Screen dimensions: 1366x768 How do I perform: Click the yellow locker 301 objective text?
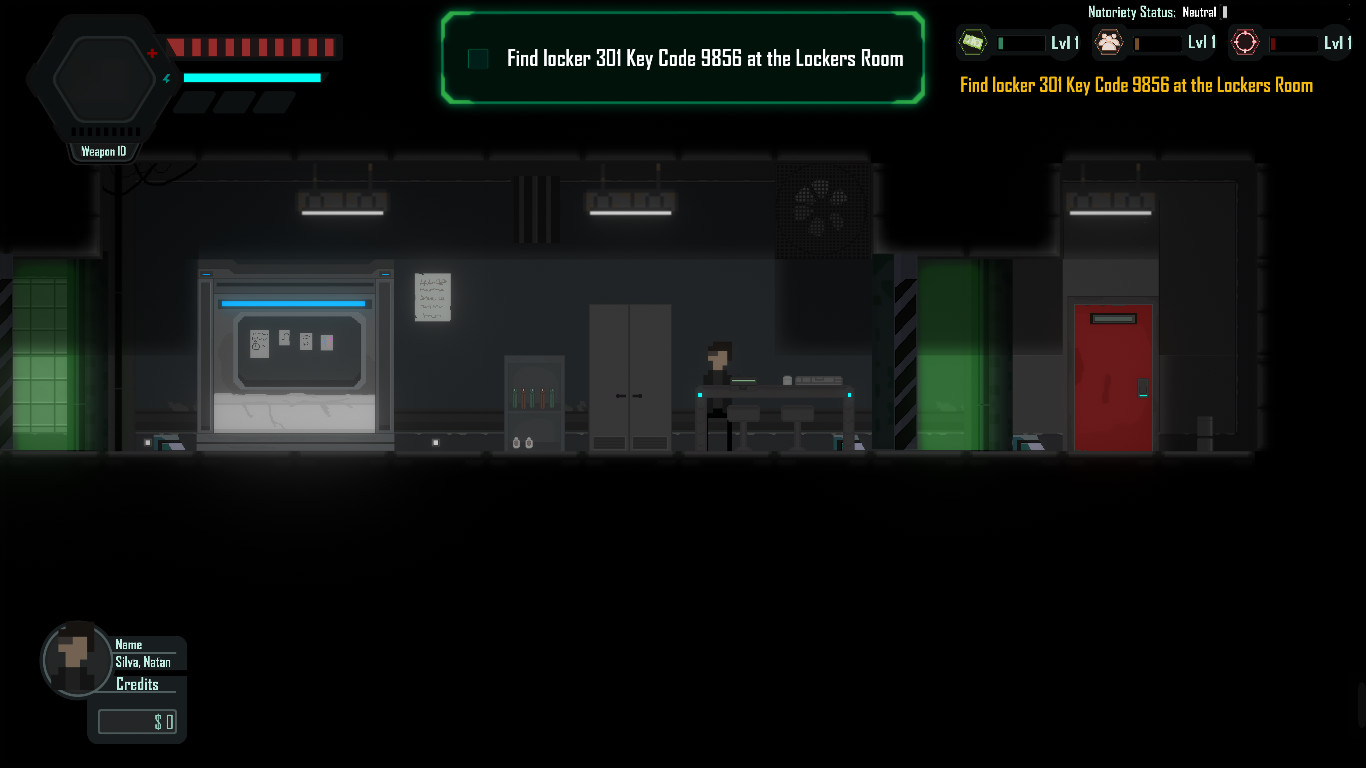[x=1136, y=85]
